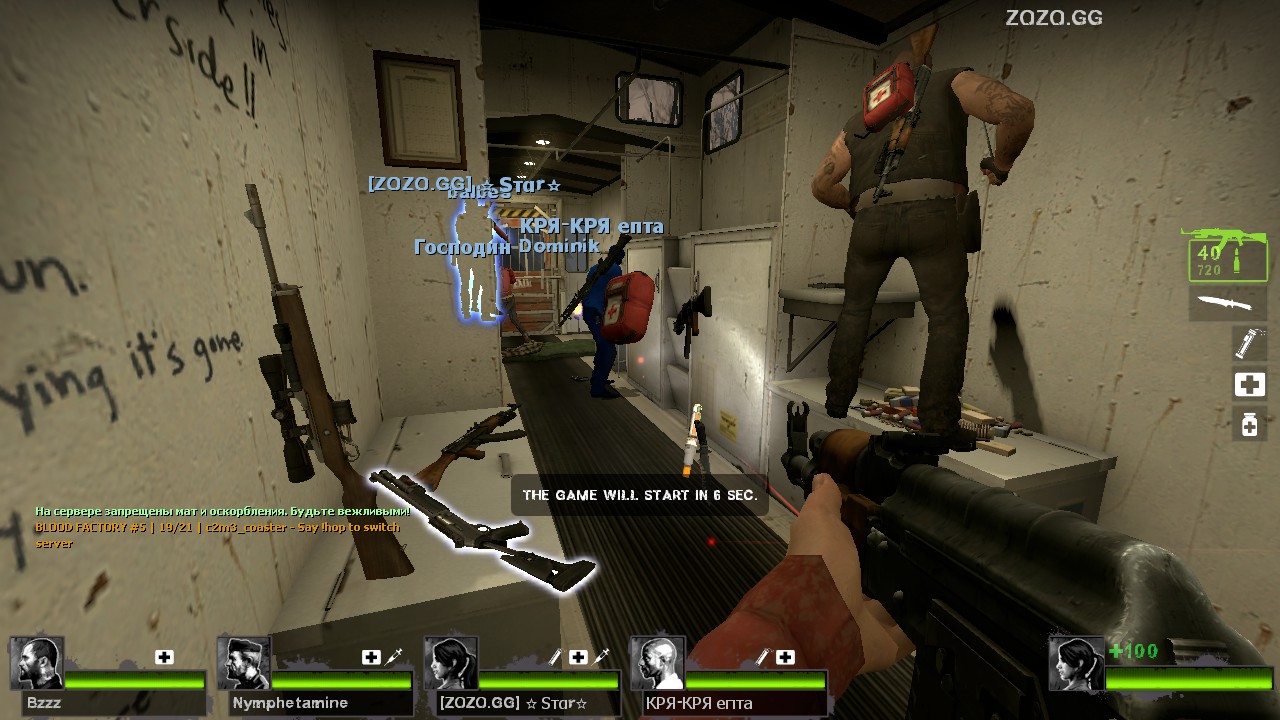Click the ZOZO.GG server watermark
The image size is (1280, 720).
coord(1053,17)
